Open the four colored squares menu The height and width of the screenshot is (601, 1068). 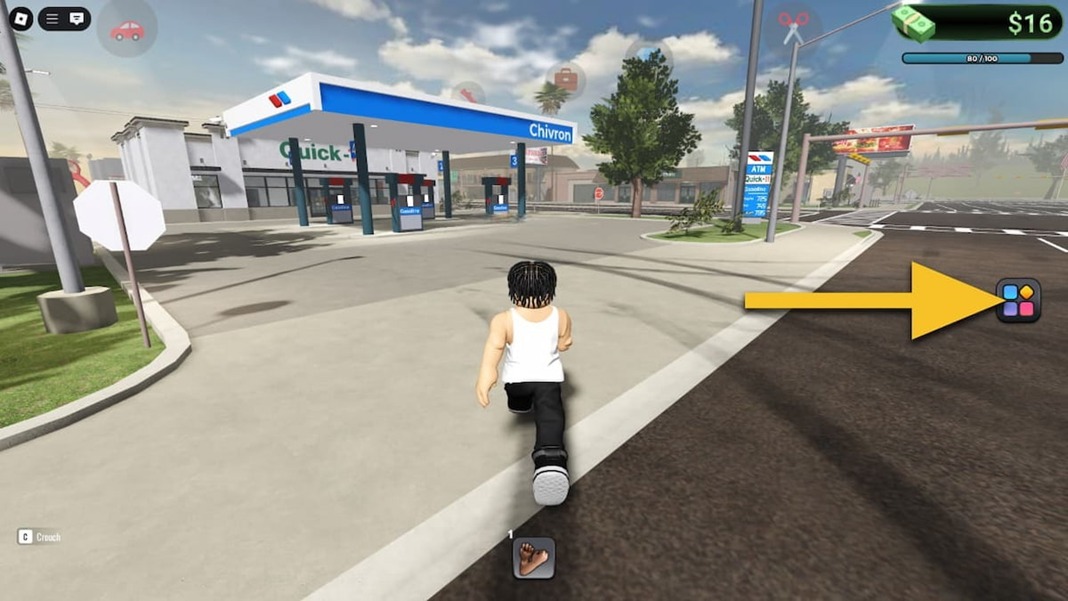pyautogui.click(x=1018, y=301)
